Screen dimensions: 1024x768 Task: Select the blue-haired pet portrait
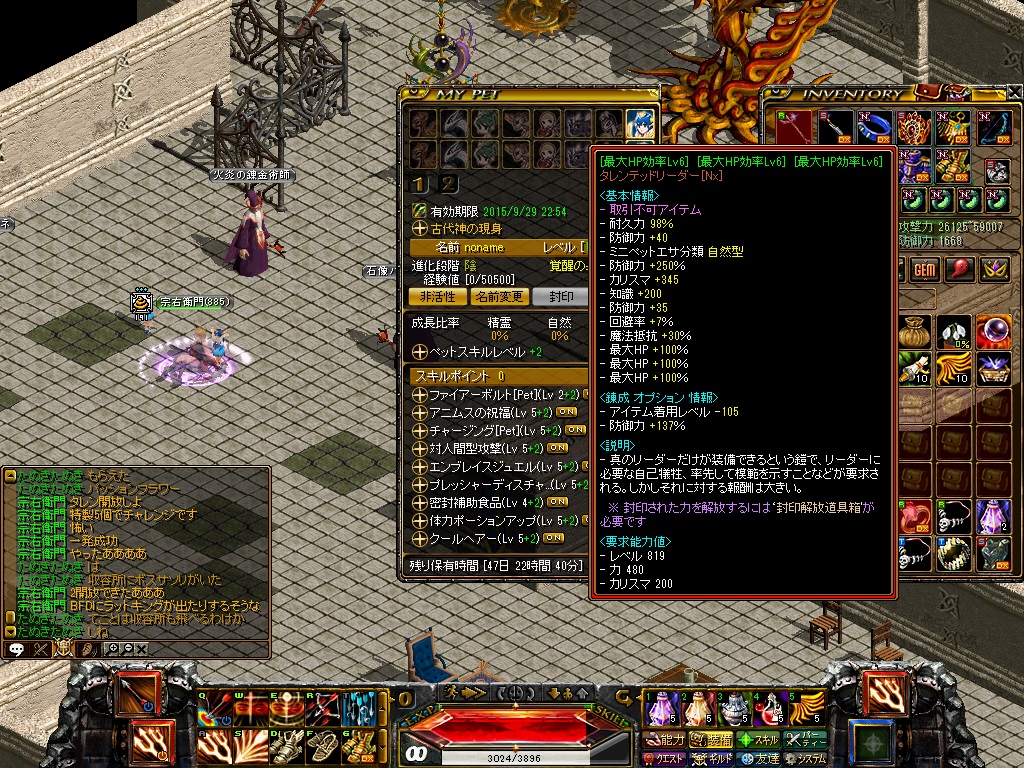pyautogui.click(x=639, y=123)
